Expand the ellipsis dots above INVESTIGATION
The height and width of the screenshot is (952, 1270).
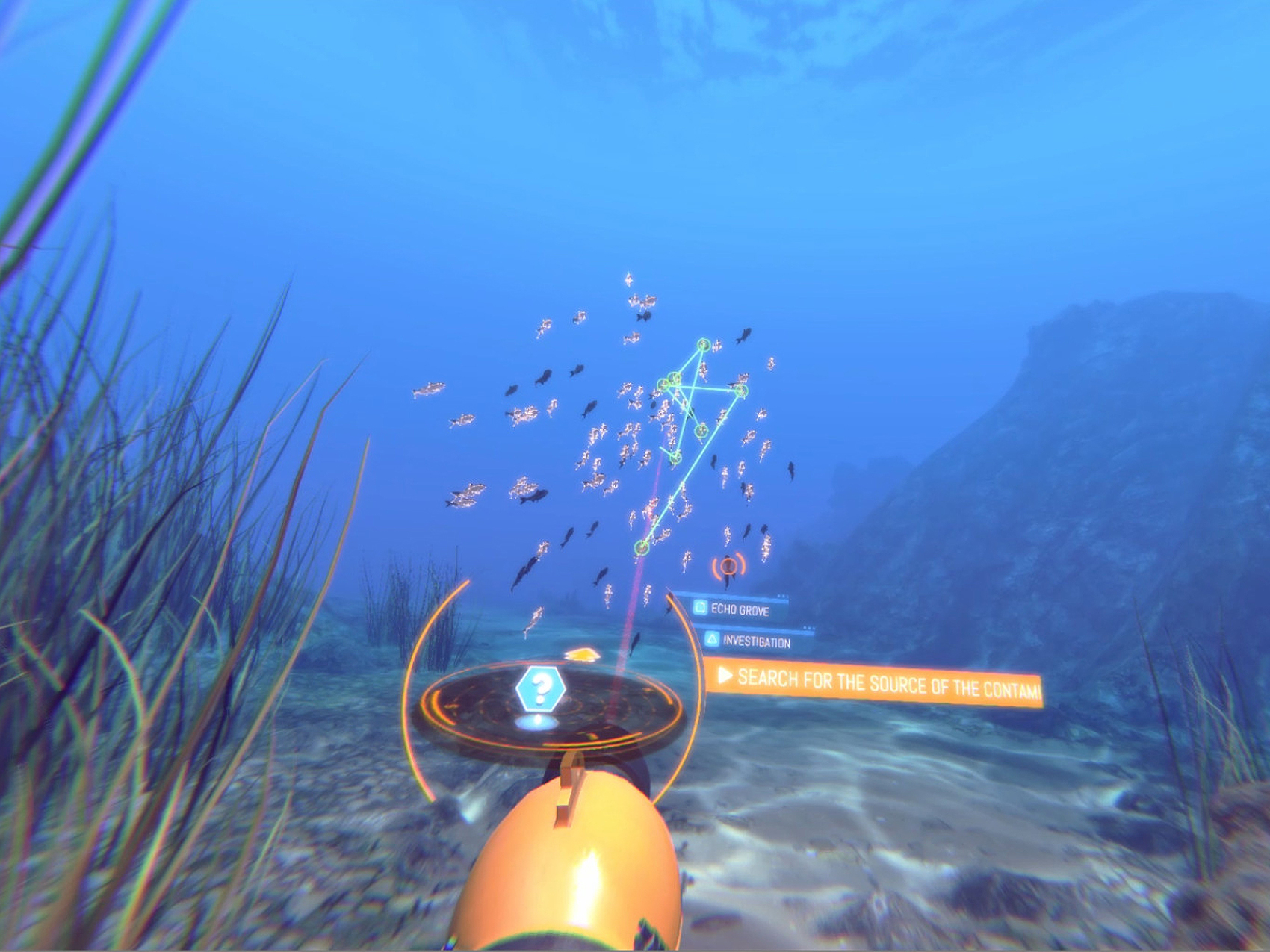[x=809, y=627]
